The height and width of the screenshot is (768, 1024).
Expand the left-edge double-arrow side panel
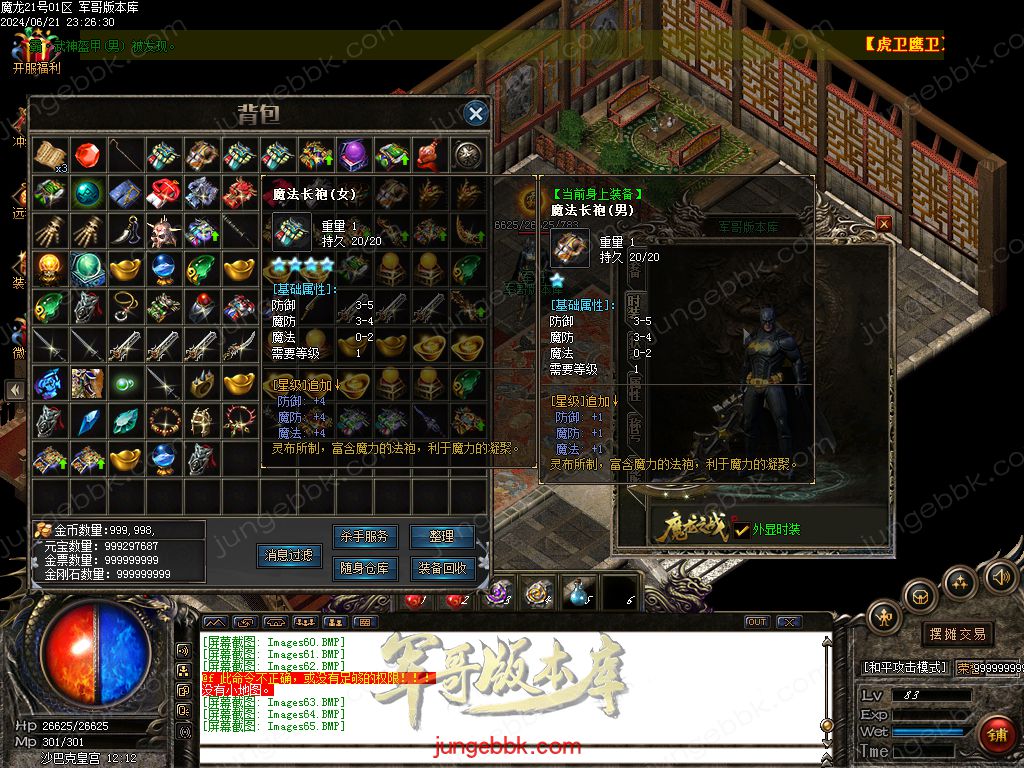pos(14,390)
